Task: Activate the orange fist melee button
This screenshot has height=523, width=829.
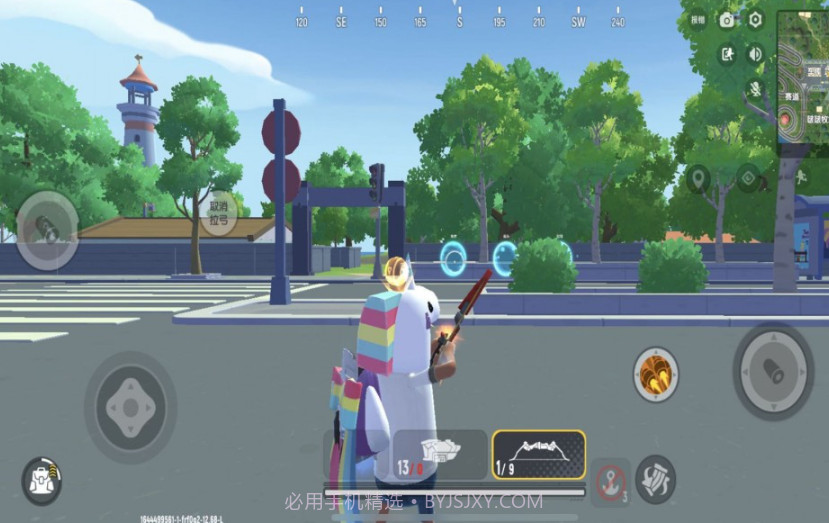Action: (656, 374)
